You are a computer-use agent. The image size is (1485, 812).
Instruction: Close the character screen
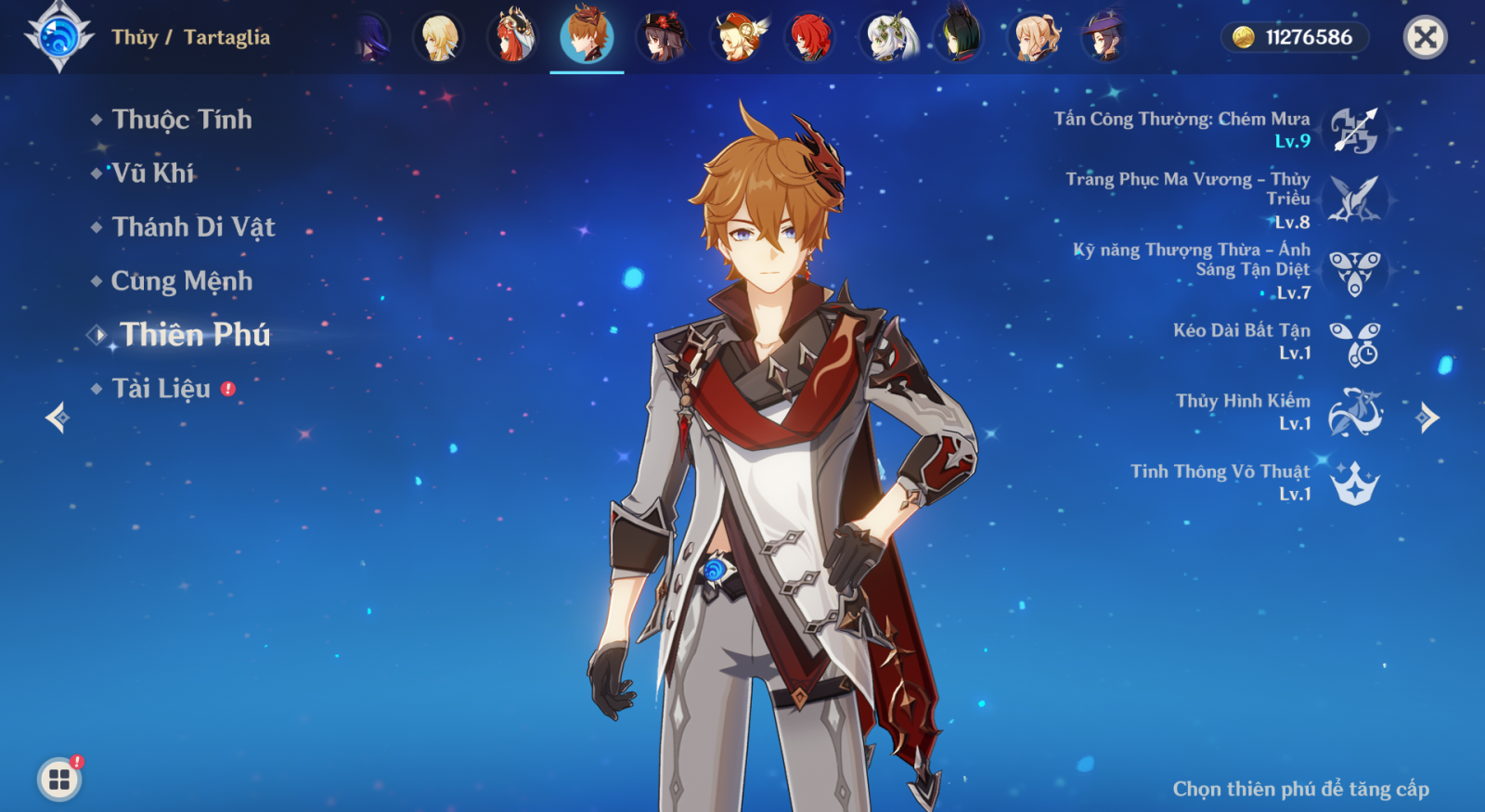(x=1425, y=37)
